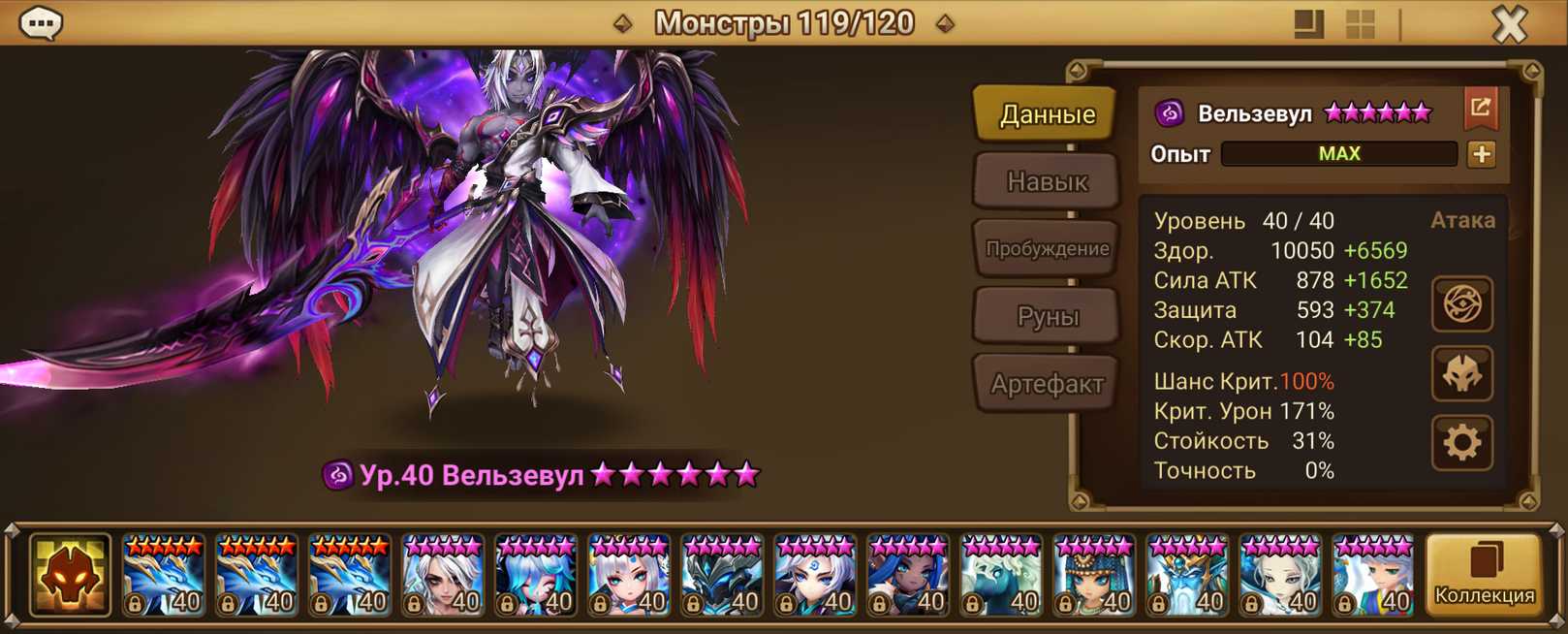Open the Артефакт tab

(x=1047, y=384)
